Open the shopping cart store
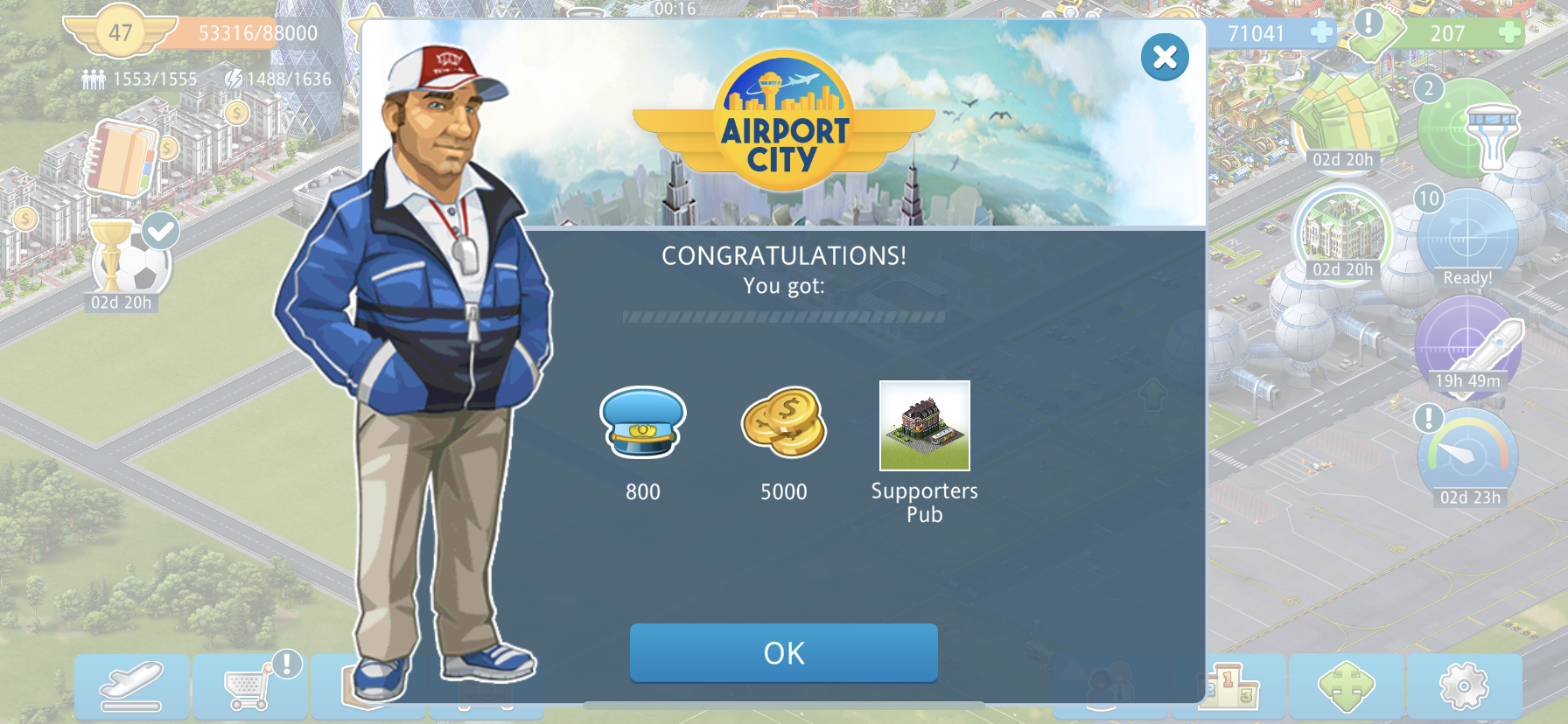The height and width of the screenshot is (724, 1568). pos(249,687)
